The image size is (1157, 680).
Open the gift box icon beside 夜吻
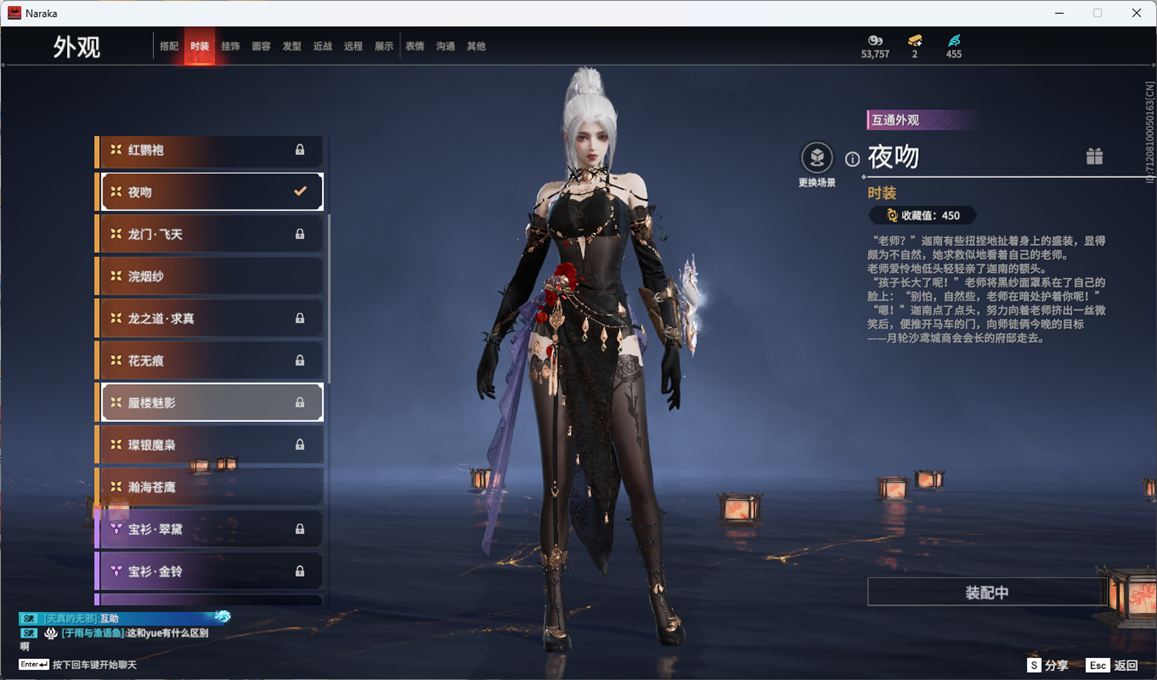pos(1095,156)
